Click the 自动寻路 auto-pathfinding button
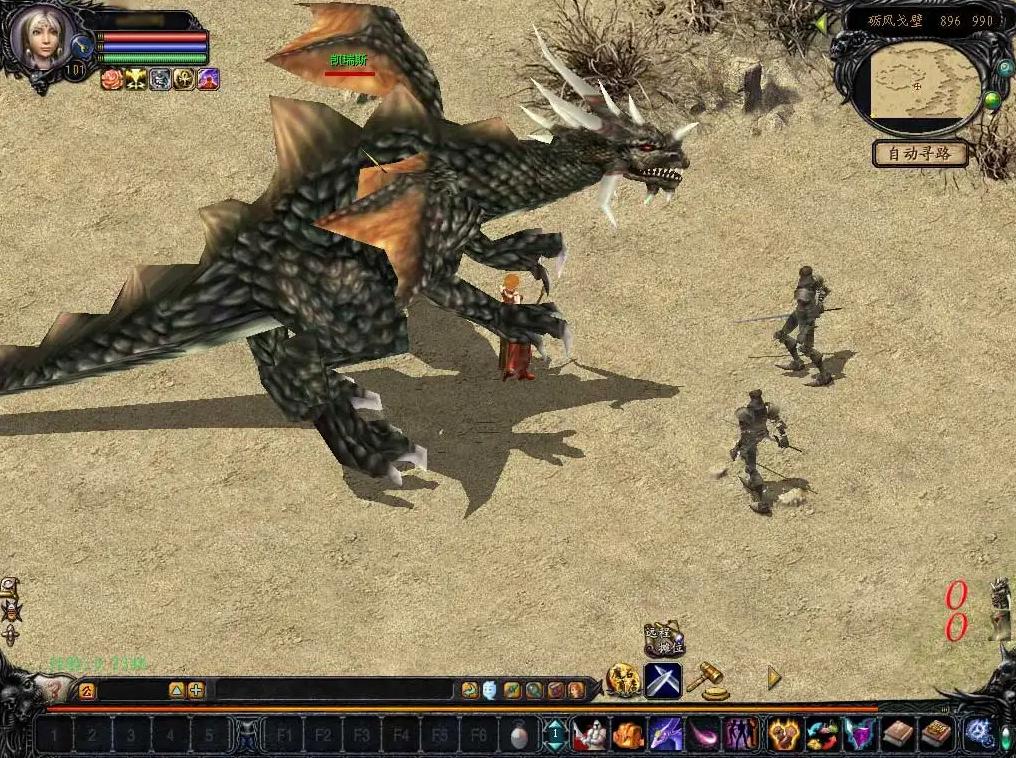 (920, 154)
